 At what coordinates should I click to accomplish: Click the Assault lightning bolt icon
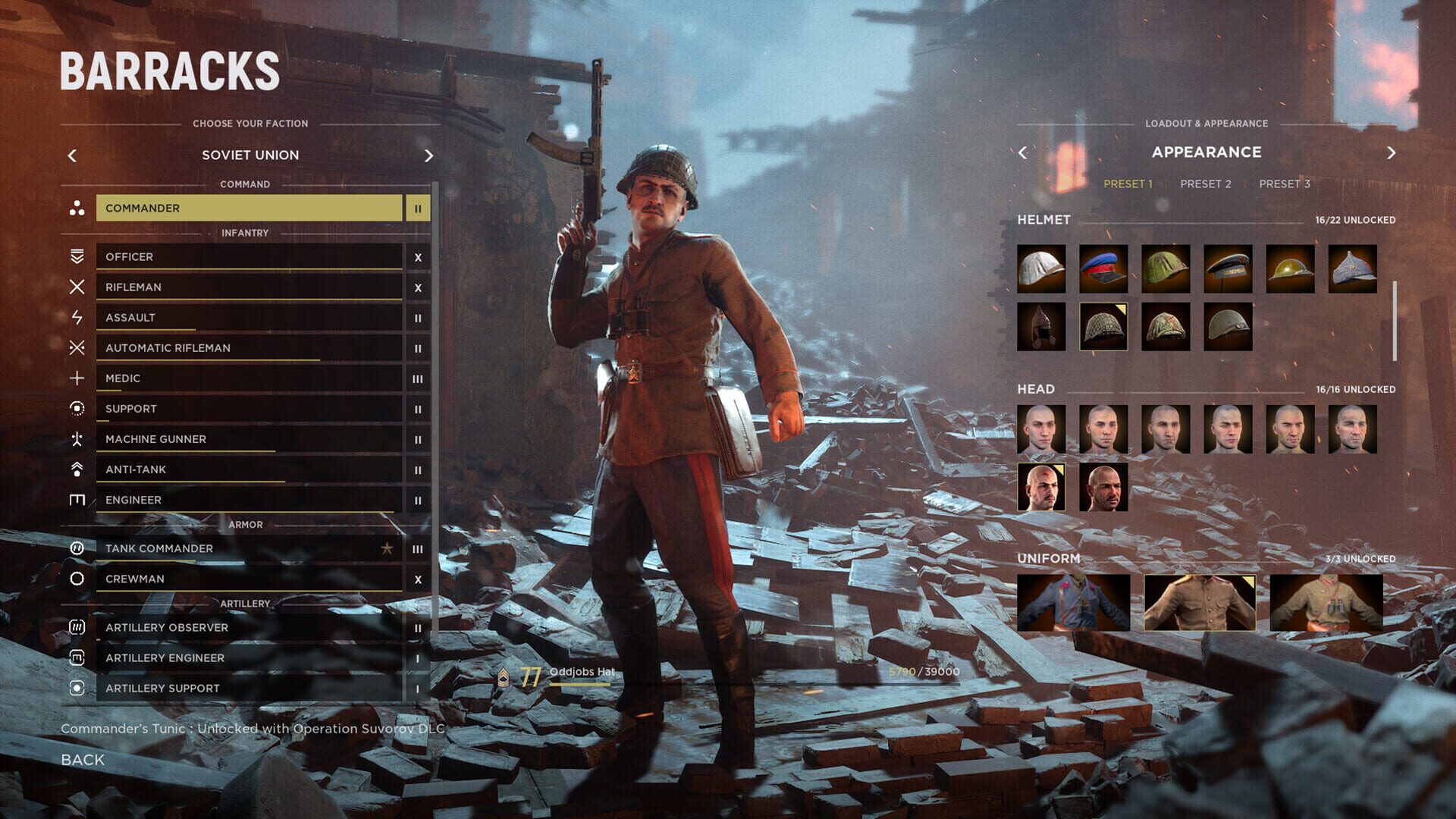(x=75, y=317)
